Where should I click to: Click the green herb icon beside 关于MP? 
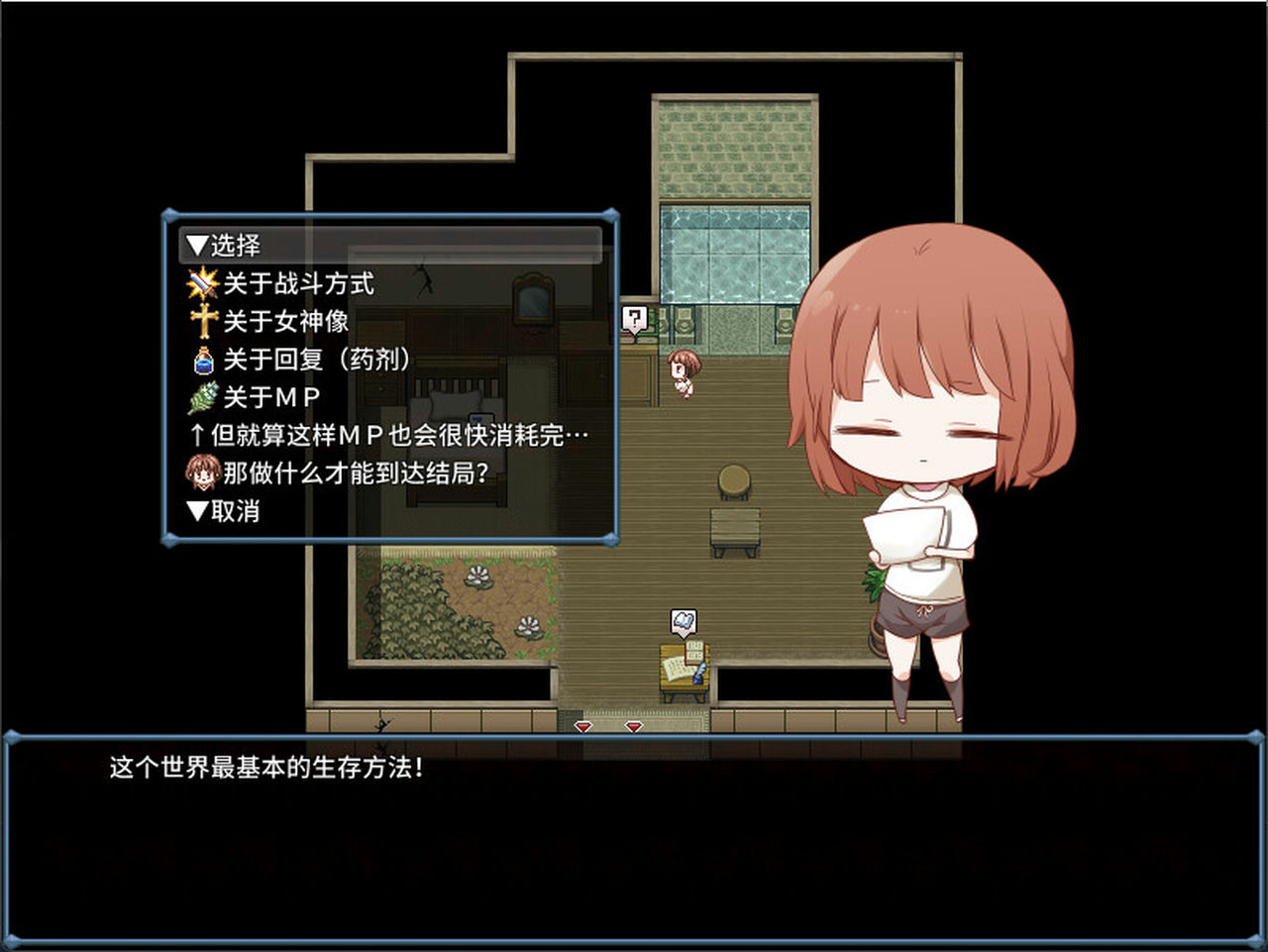[x=202, y=396]
